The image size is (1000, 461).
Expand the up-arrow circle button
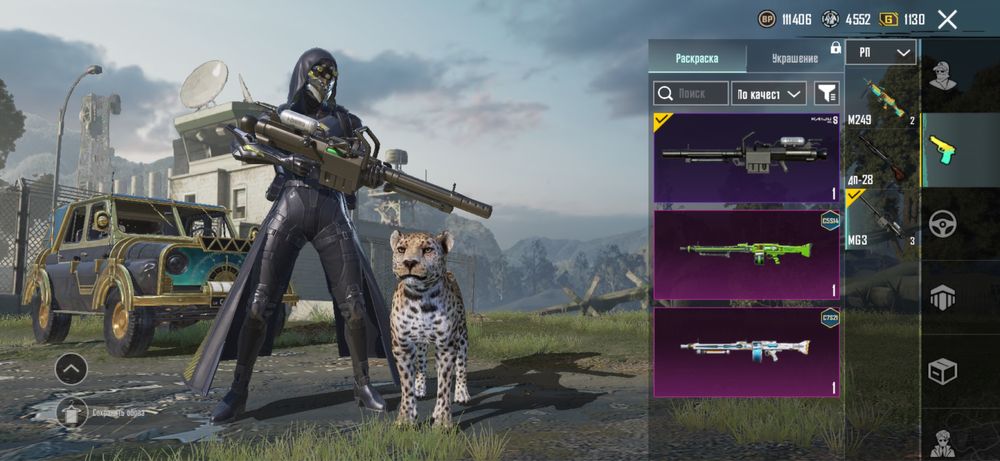tap(71, 369)
